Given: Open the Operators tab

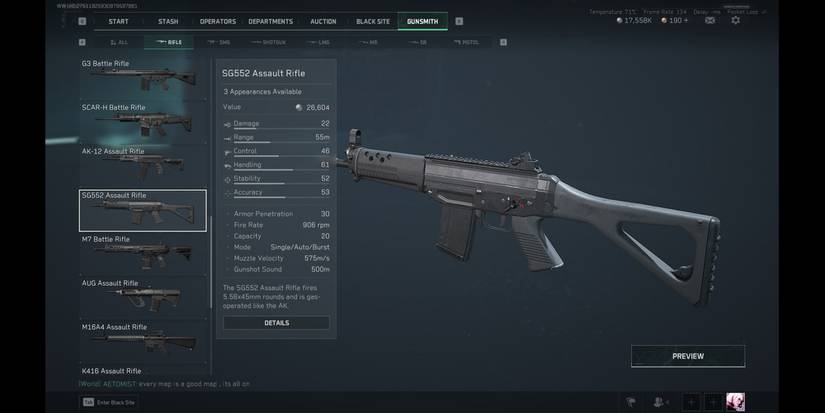Looking at the screenshot, I should point(217,21).
